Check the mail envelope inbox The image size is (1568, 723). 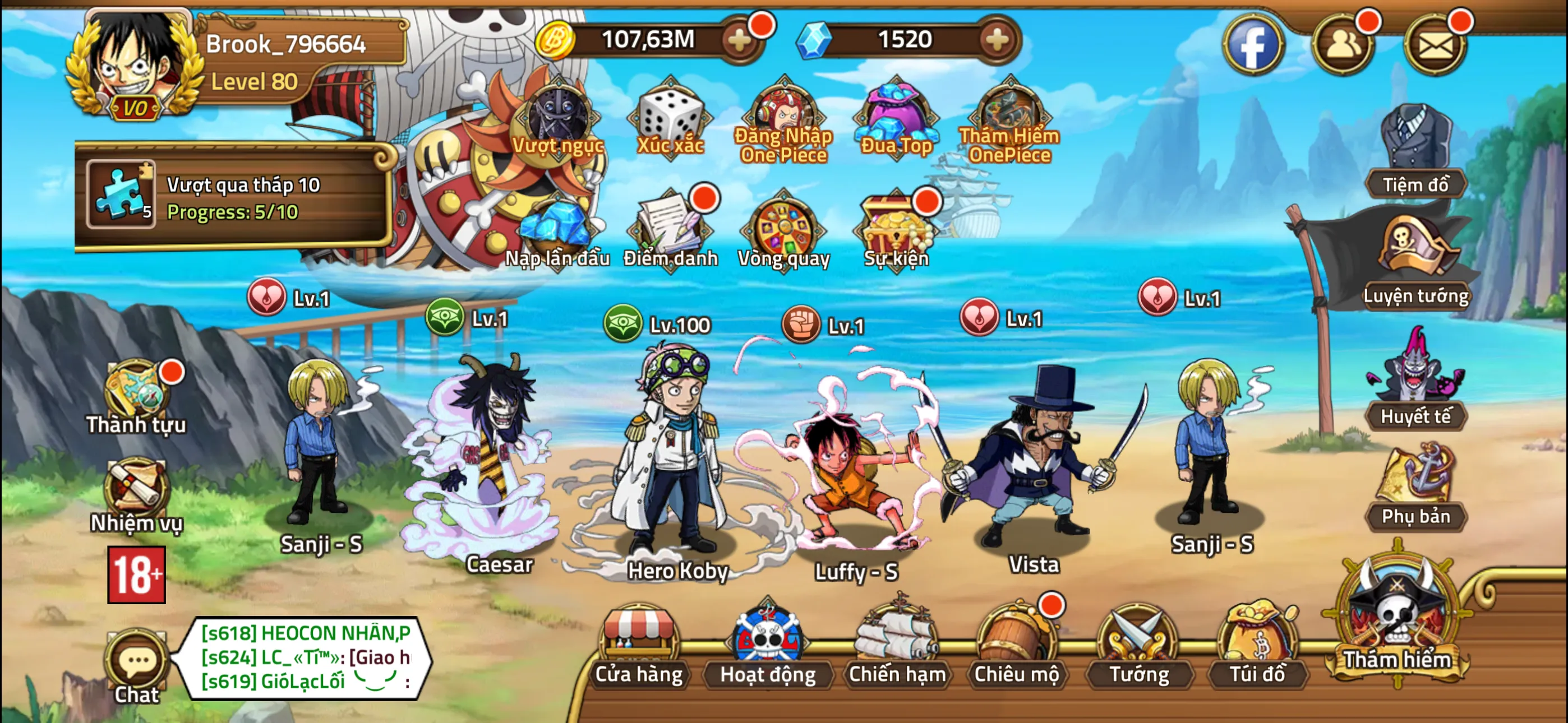[x=1435, y=44]
